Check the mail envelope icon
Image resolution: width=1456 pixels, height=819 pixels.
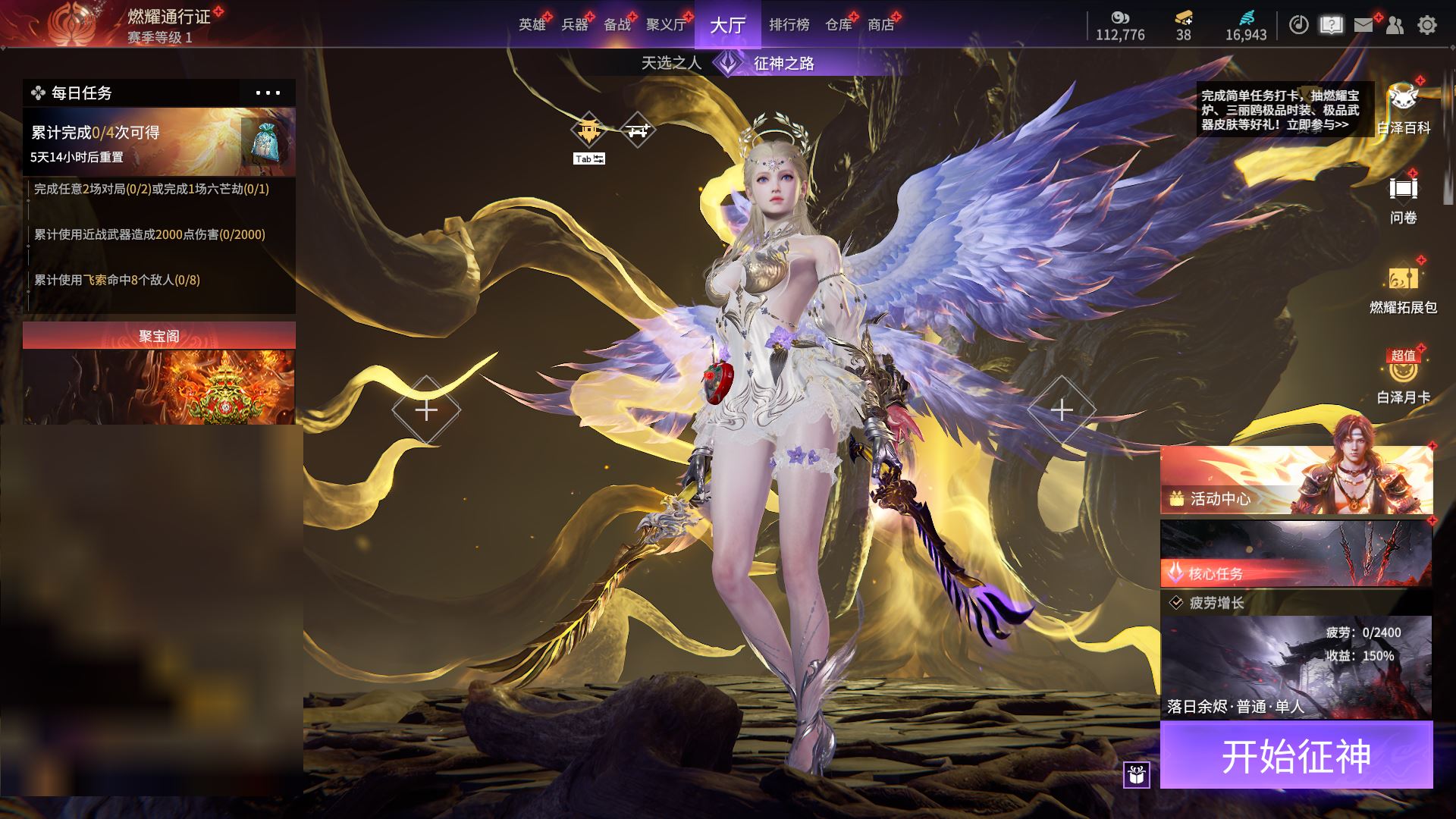pyautogui.click(x=1363, y=25)
